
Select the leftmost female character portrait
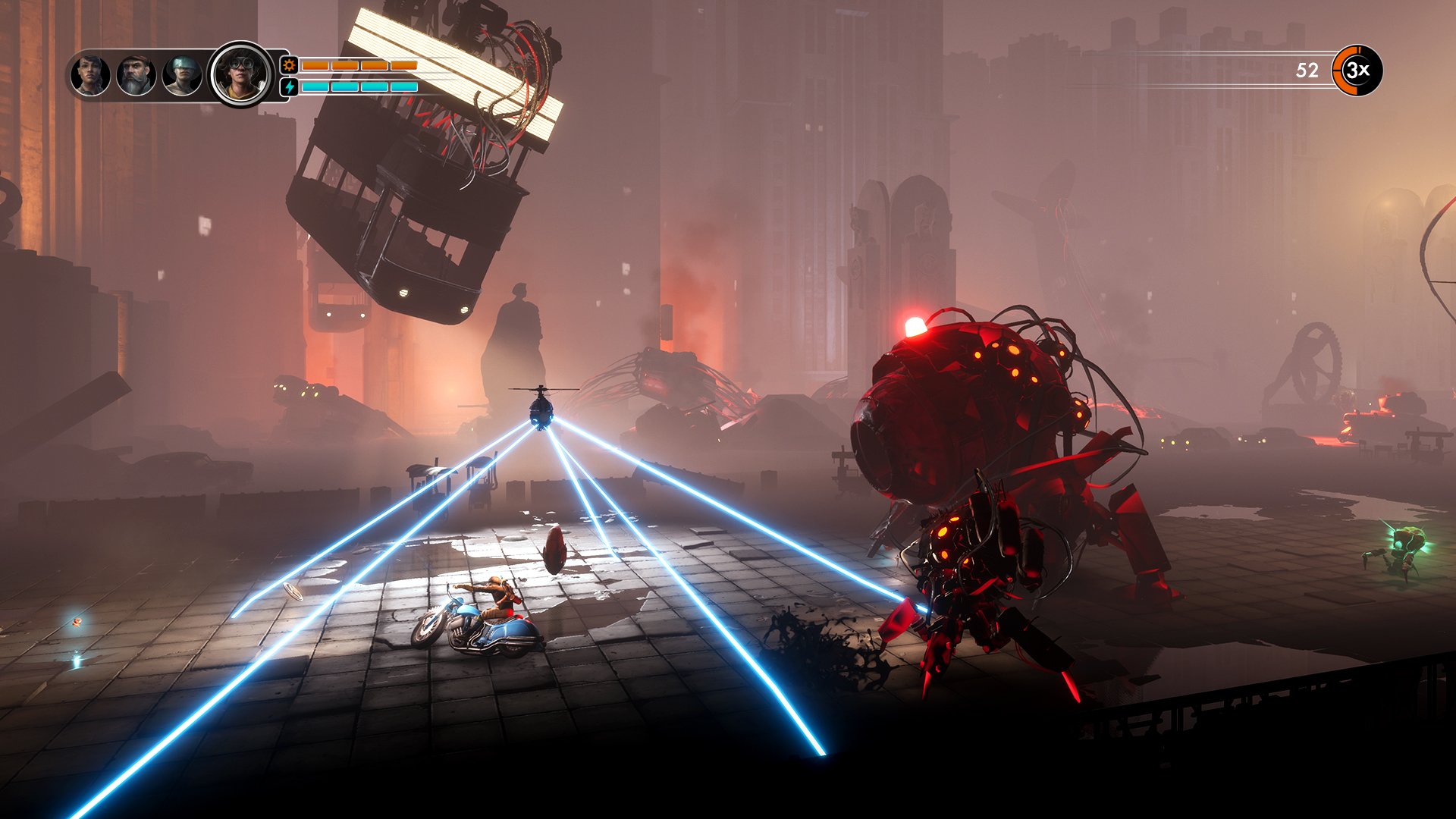pos(89,76)
